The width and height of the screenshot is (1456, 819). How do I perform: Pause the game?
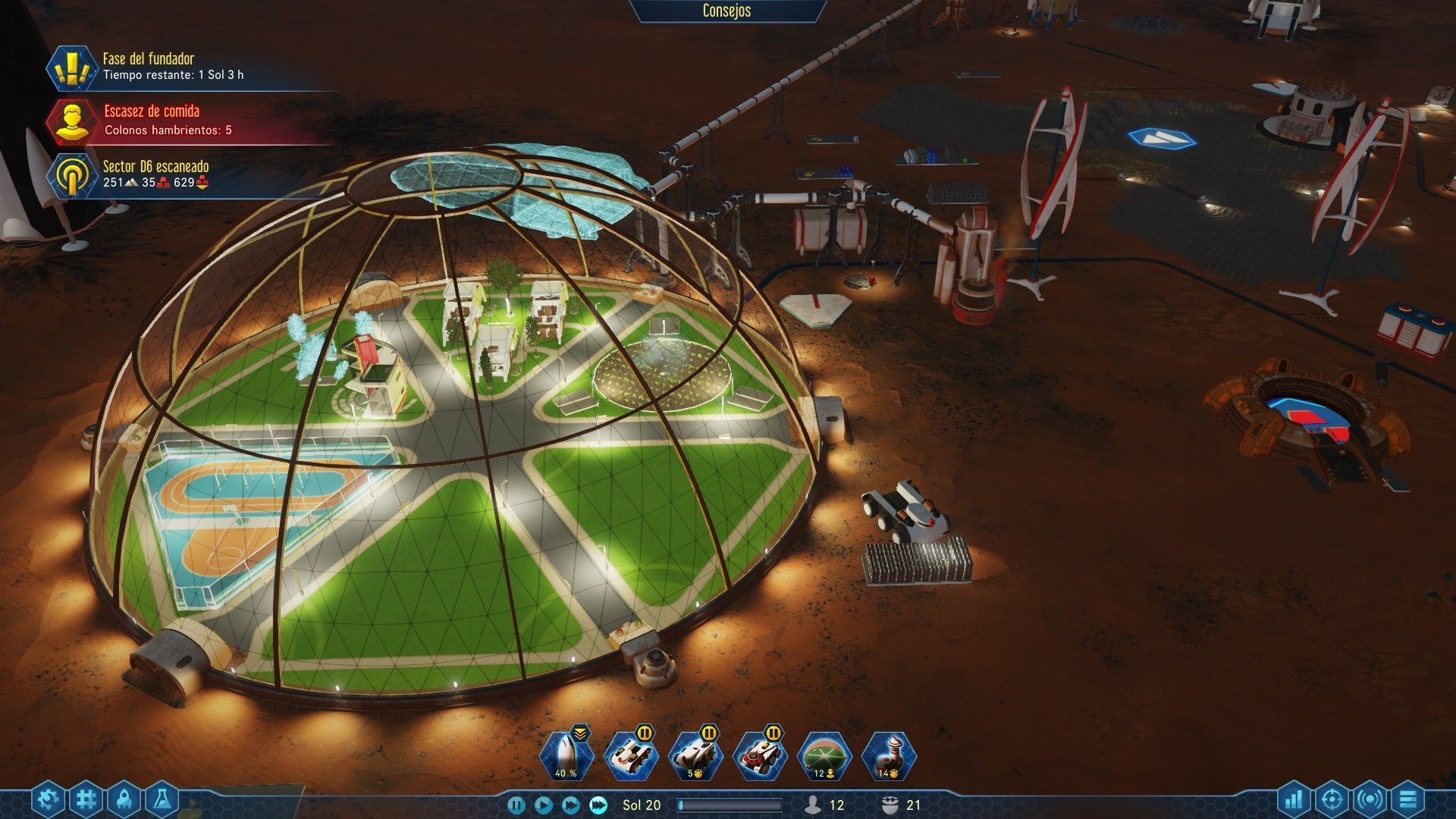(516, 805)
